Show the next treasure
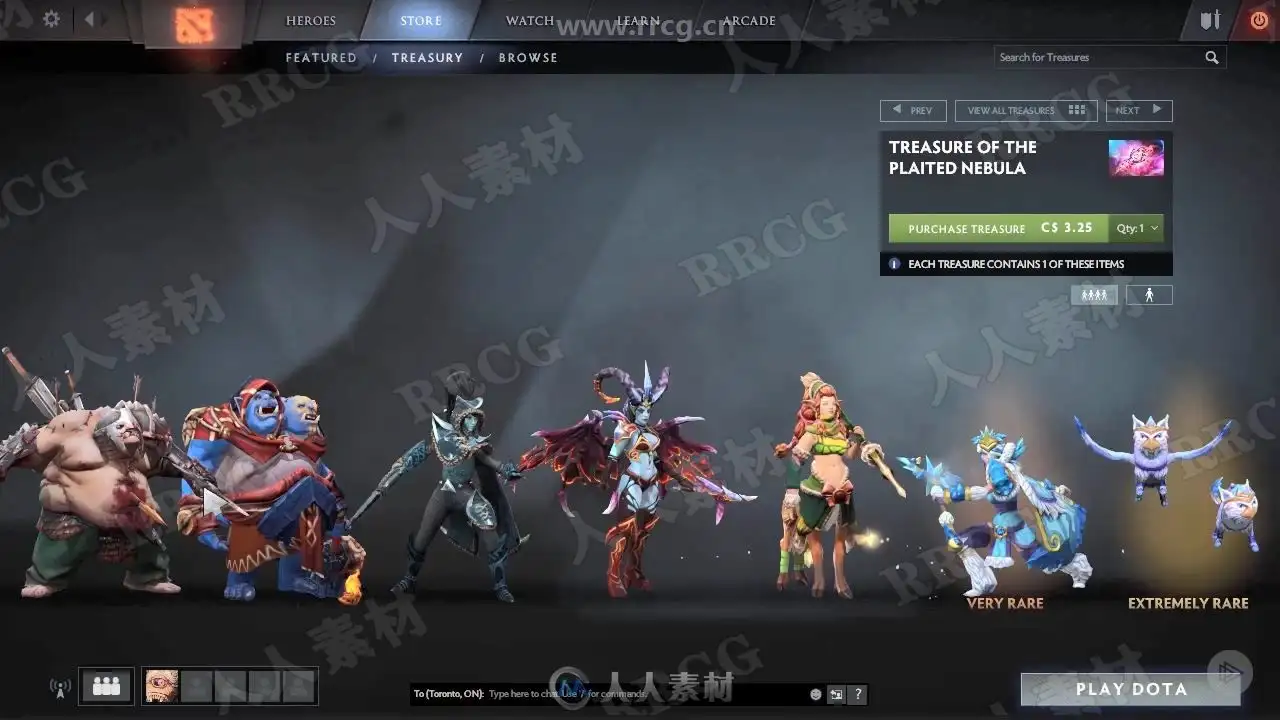The width and height of the screenshot is (1280, 720). (1138, 111)
